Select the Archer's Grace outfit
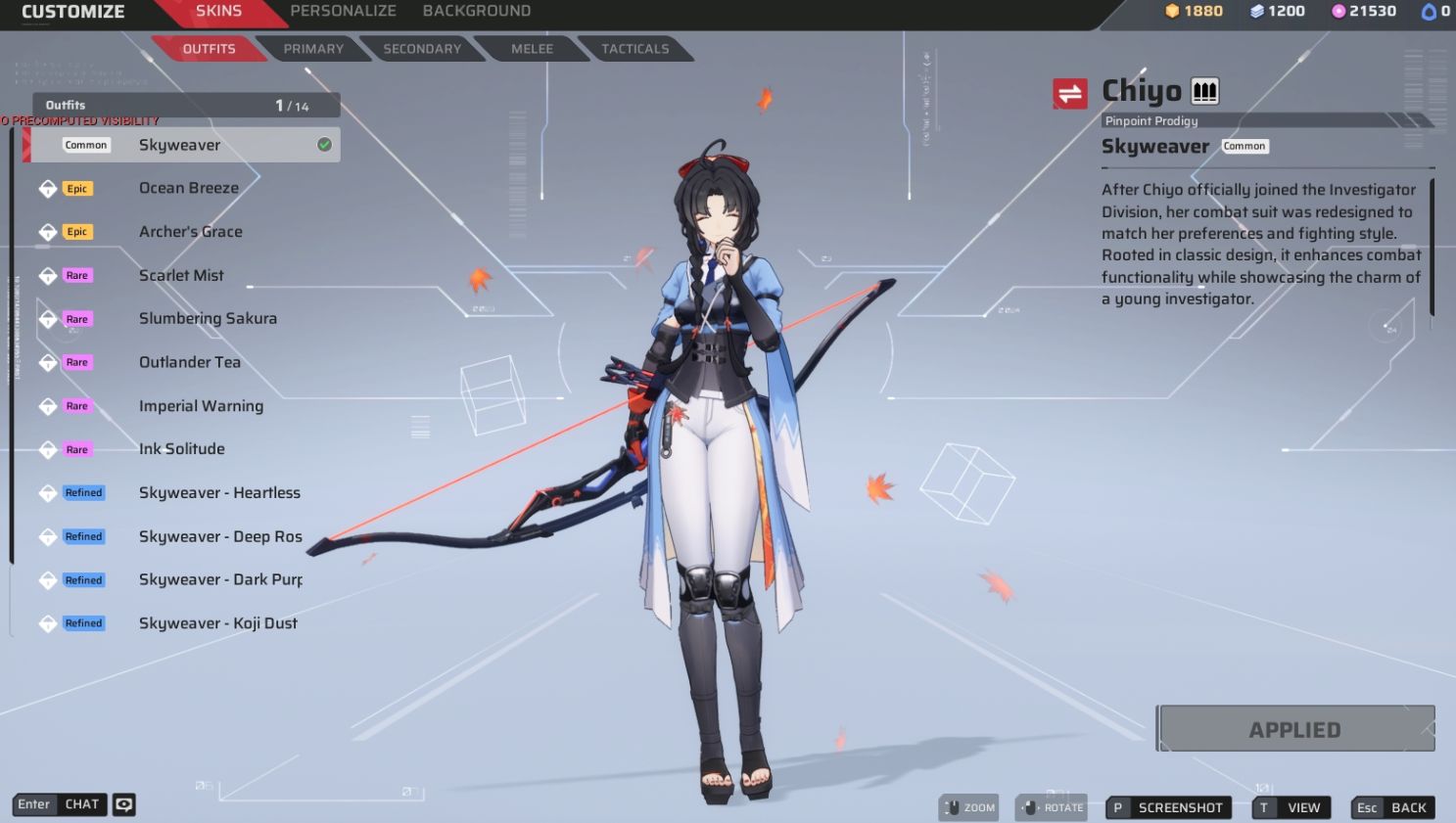1456x823 pixels. 192,231
